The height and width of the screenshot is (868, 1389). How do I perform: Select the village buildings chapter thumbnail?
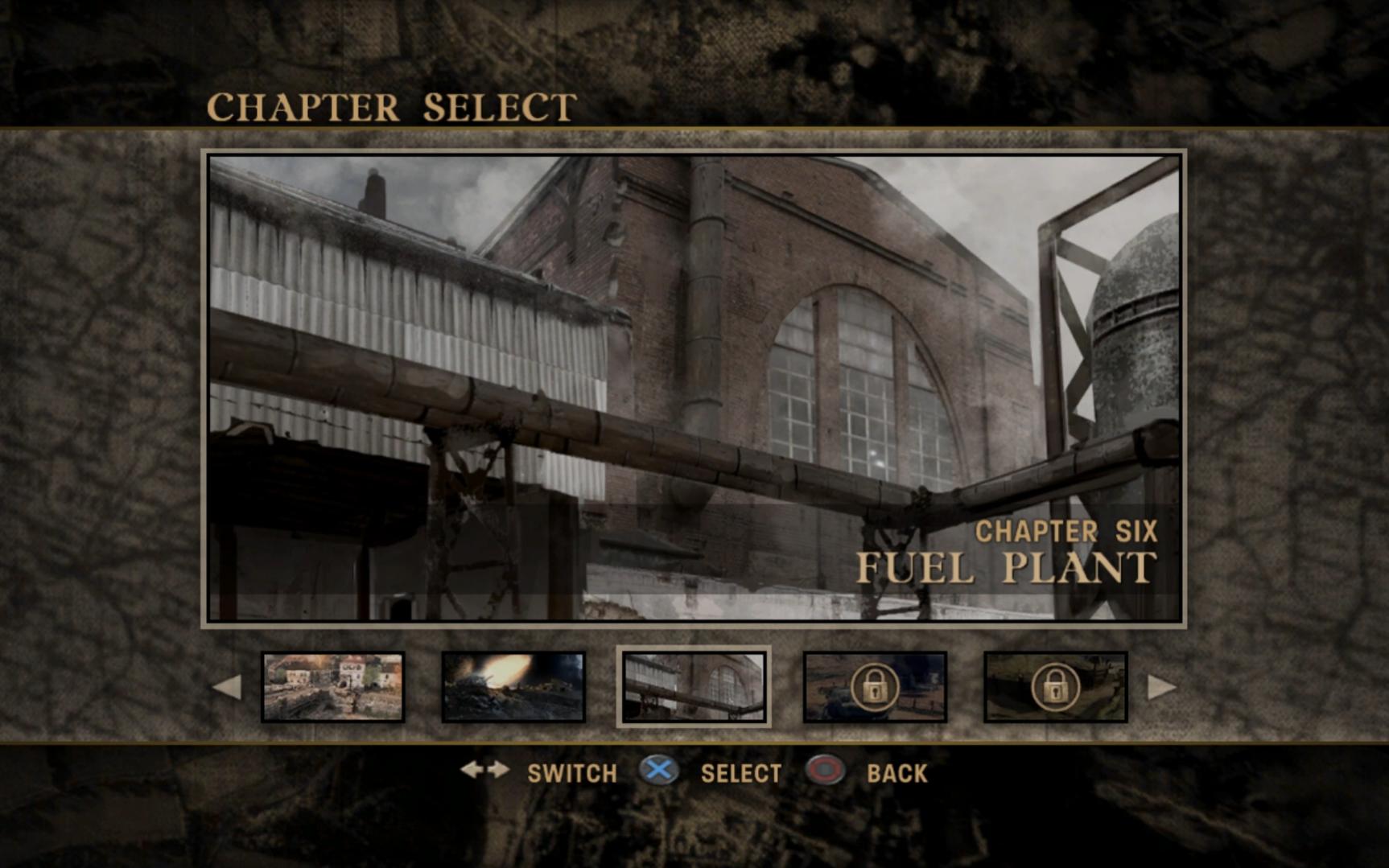pos(333,687)
